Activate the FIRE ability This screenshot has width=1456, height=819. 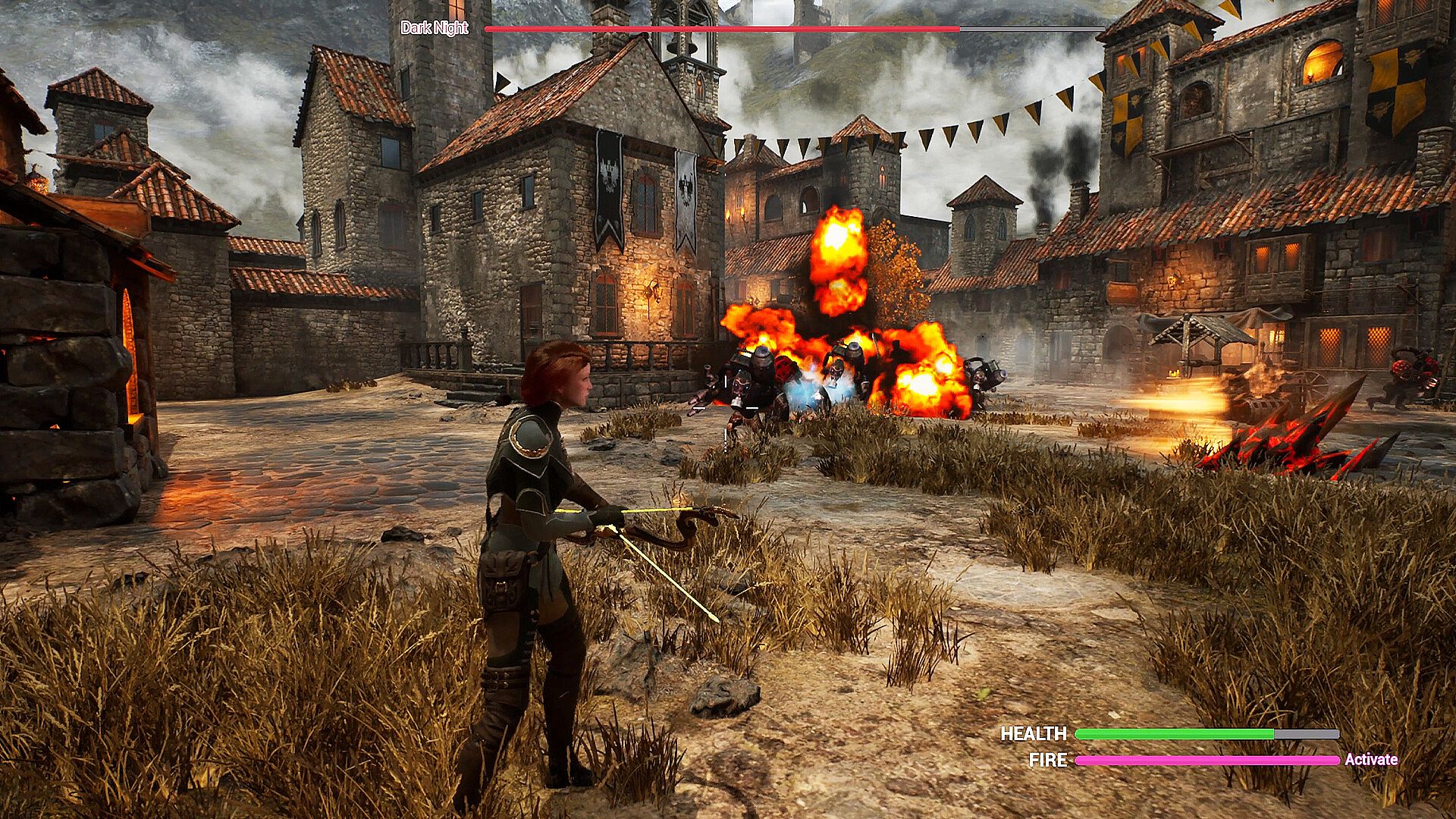click(x=1370, y=760)
